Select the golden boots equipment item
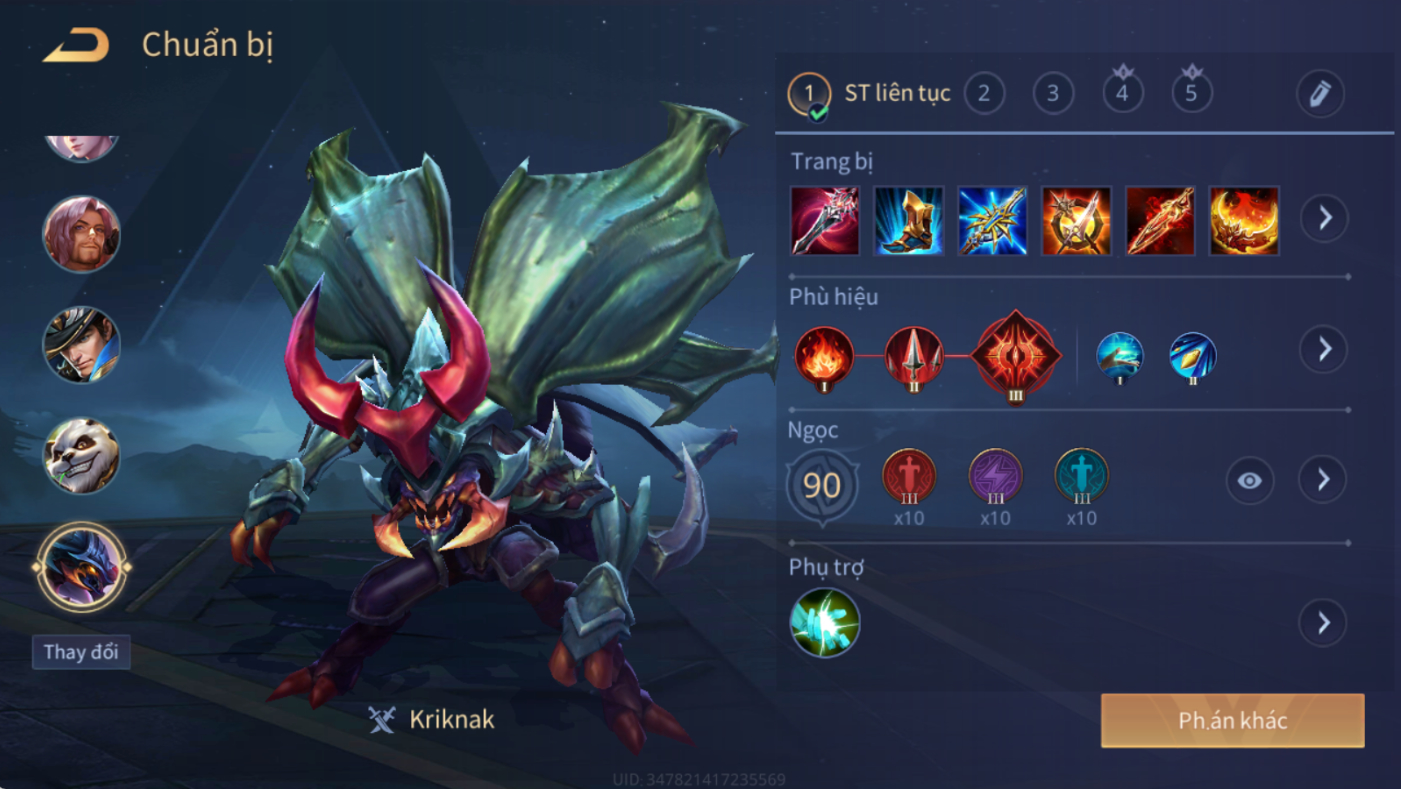Viewport: 1401px width, 789px height. [908, 220]
